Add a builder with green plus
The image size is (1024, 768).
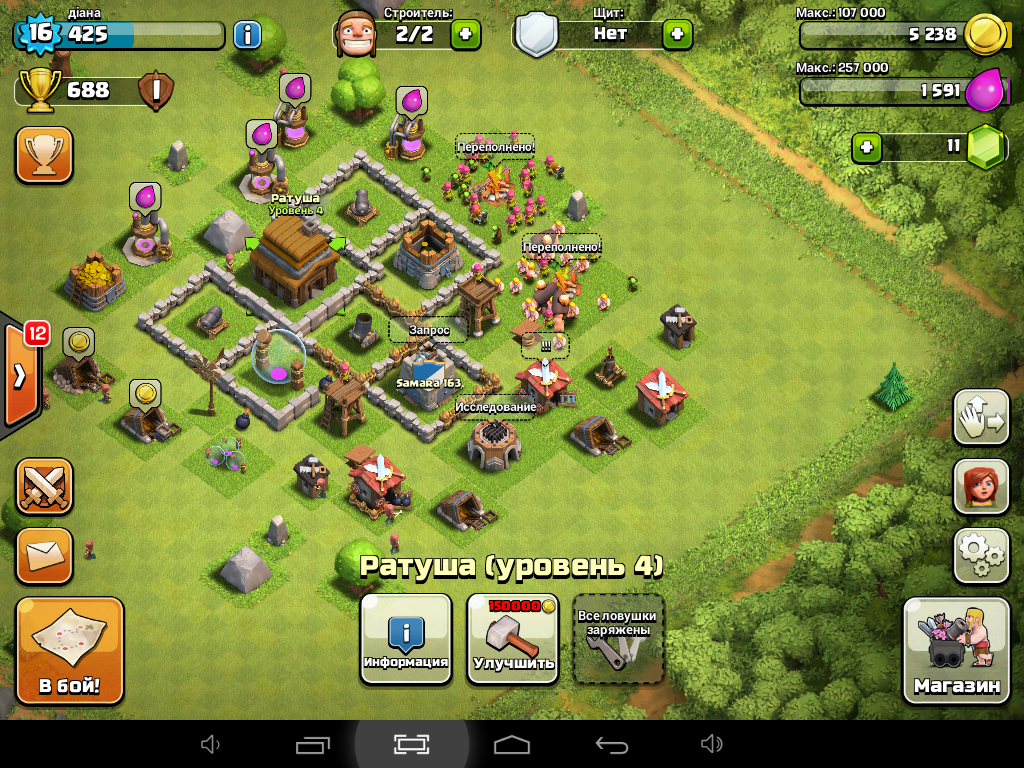(x=465, y=34)
